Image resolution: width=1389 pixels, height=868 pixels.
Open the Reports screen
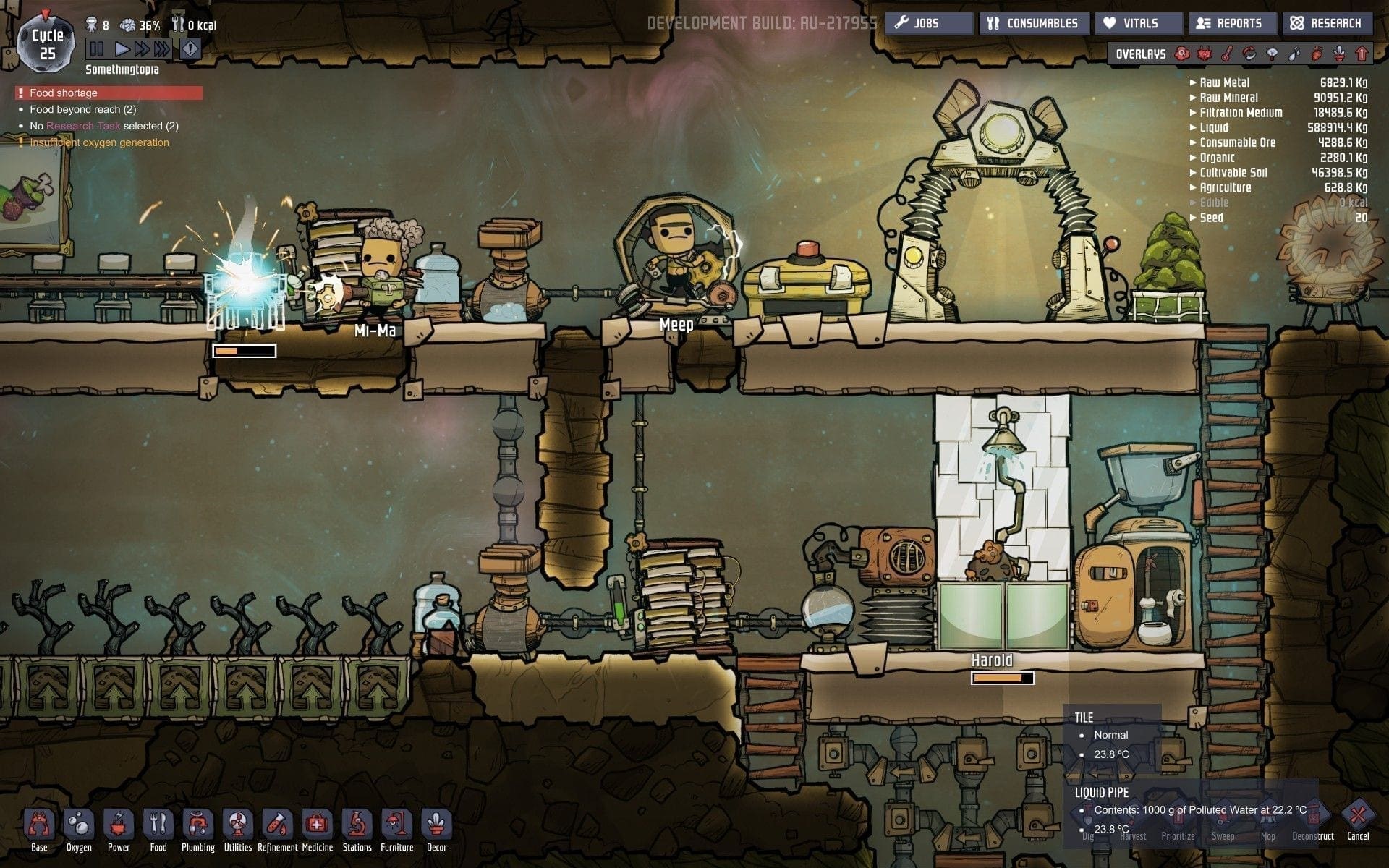click(1231, 23)
